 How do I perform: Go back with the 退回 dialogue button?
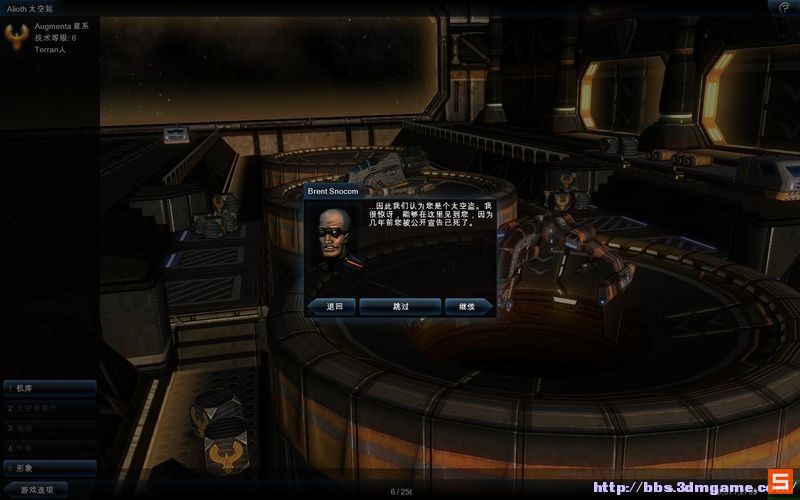[334, 306]
